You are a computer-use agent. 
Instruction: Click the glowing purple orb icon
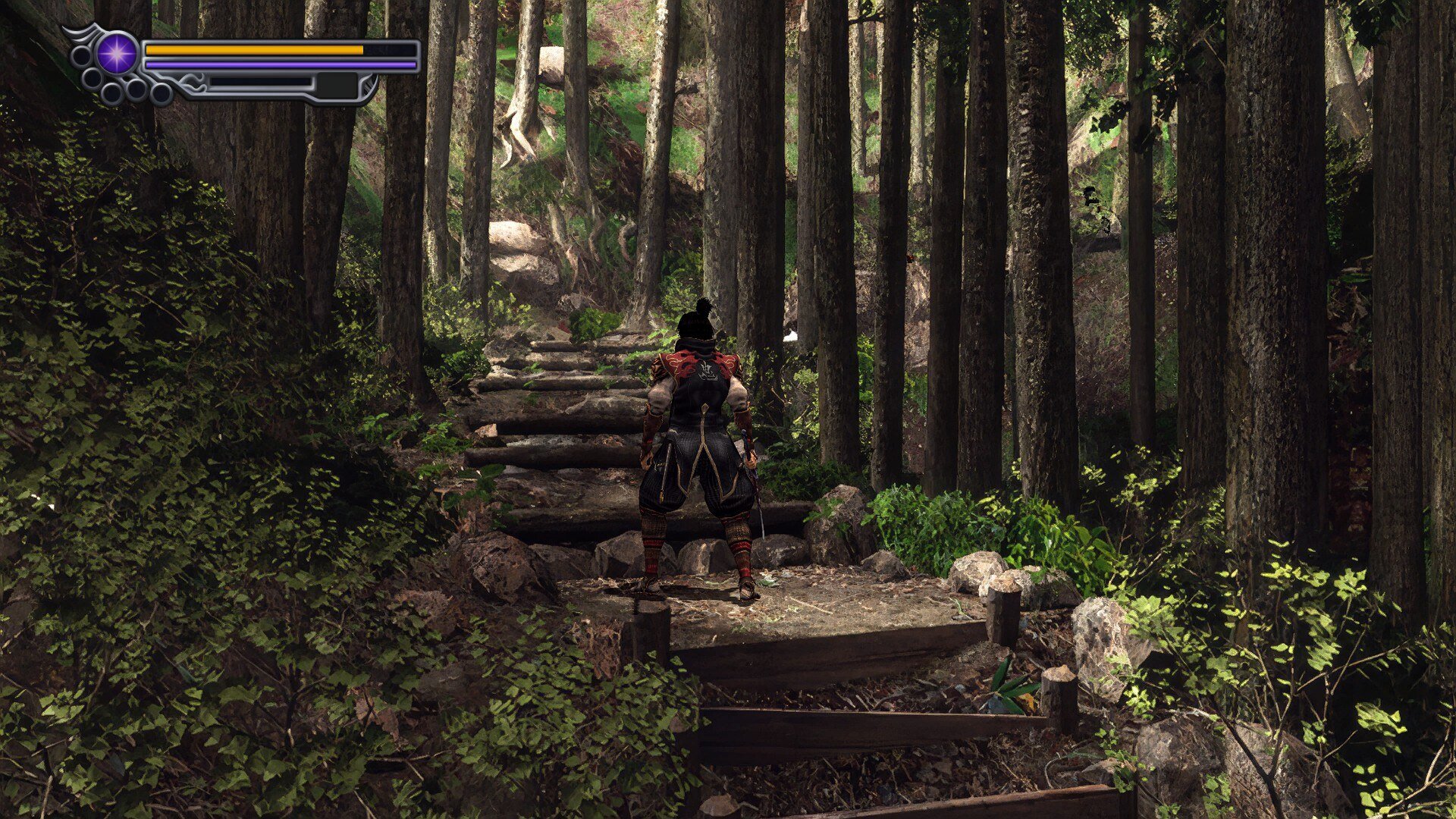(x=118, y=55)
